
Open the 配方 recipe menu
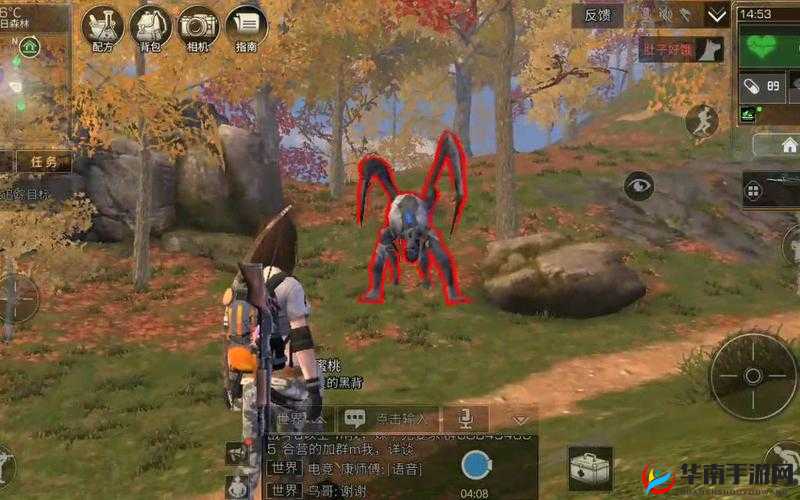[102, 30]
